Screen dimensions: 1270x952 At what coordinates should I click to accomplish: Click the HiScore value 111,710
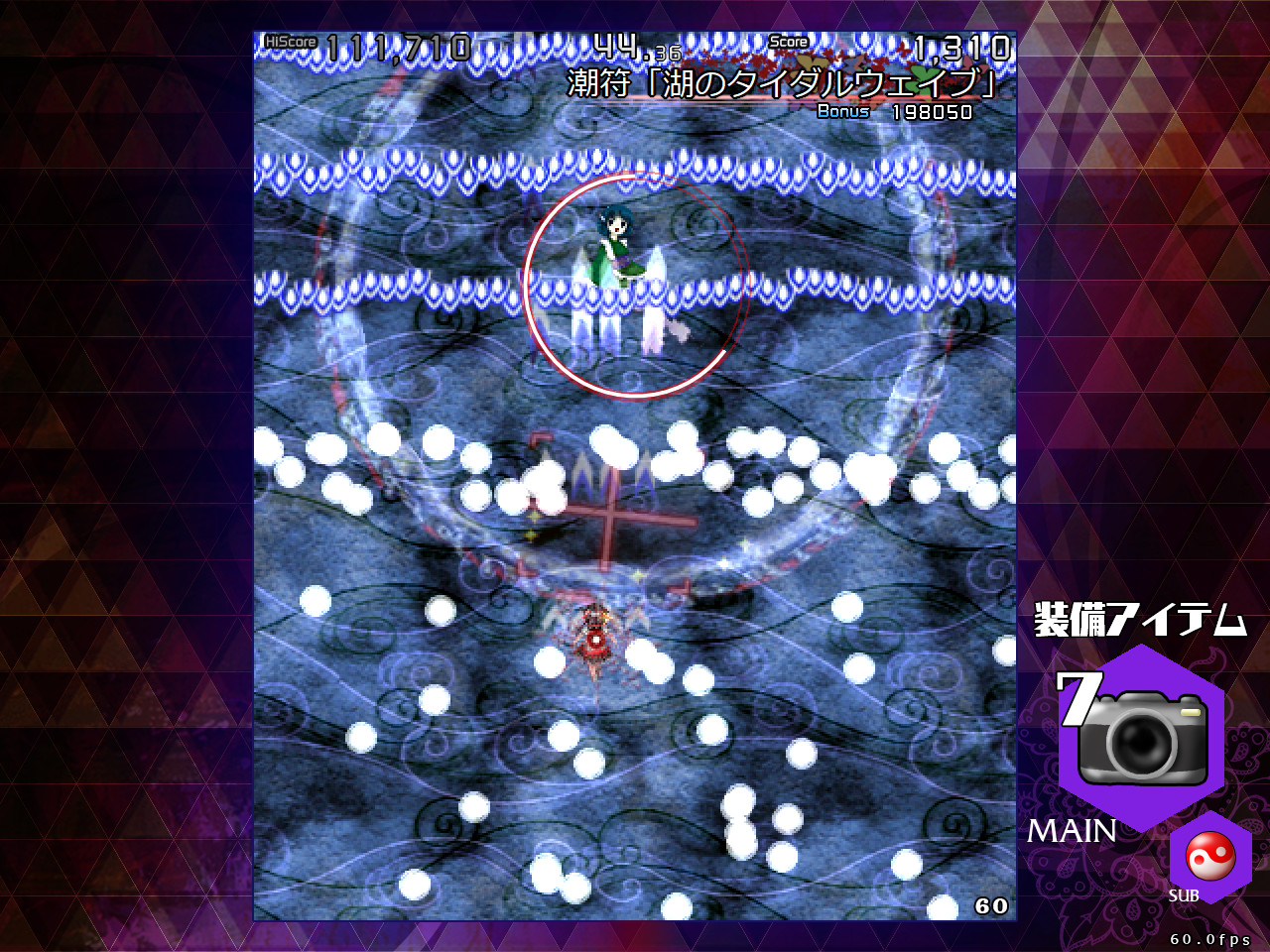397,44
